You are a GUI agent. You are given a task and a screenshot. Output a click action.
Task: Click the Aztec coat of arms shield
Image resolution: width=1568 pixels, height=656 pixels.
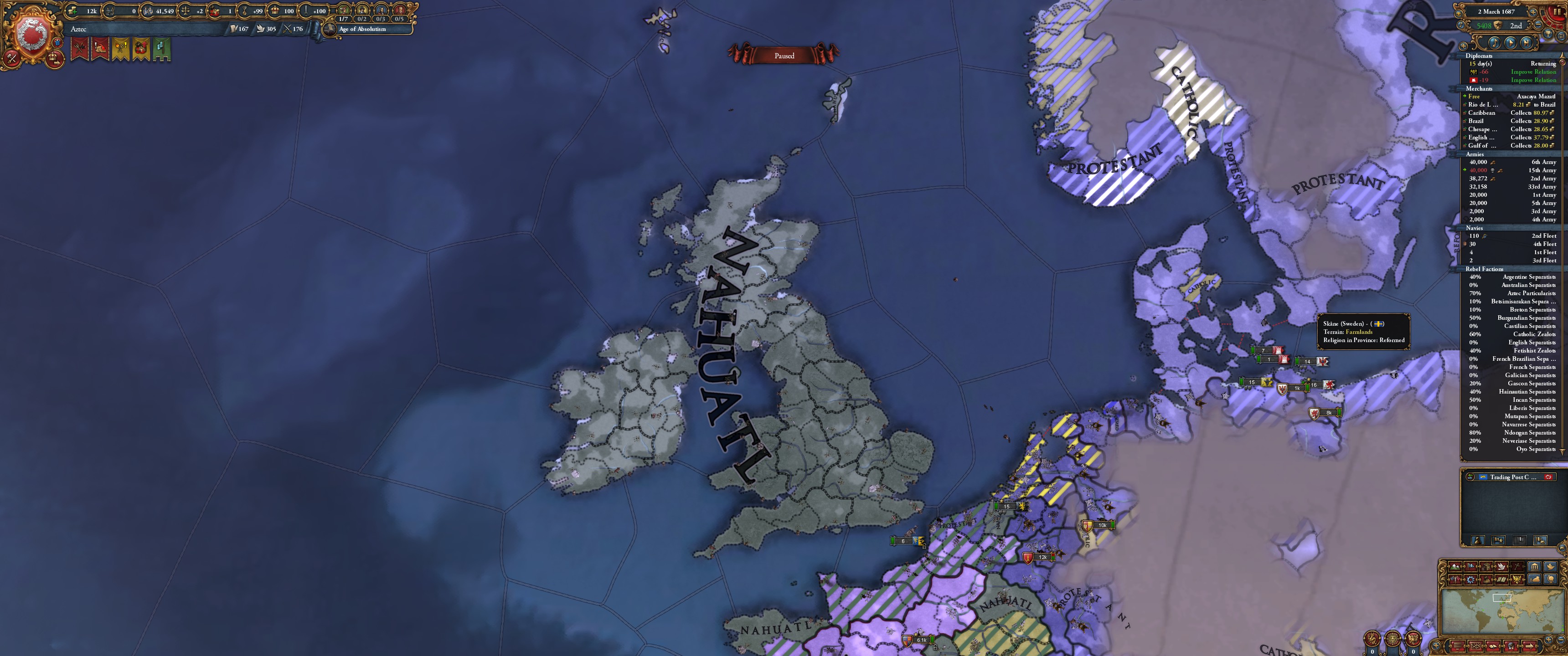point(33,31)
